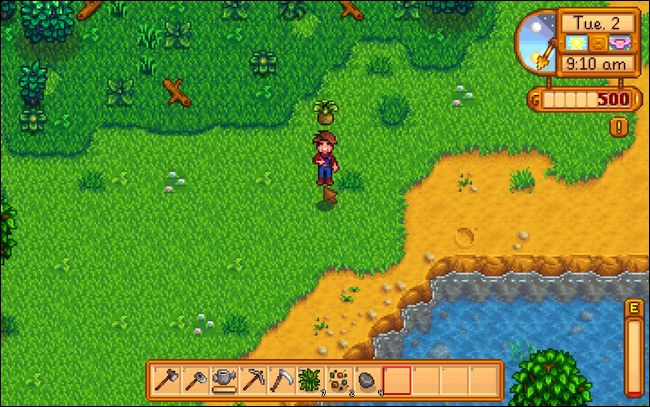Open the journal exclamation mark icon
Screen dimensions: 650x407
pos(619,126)
